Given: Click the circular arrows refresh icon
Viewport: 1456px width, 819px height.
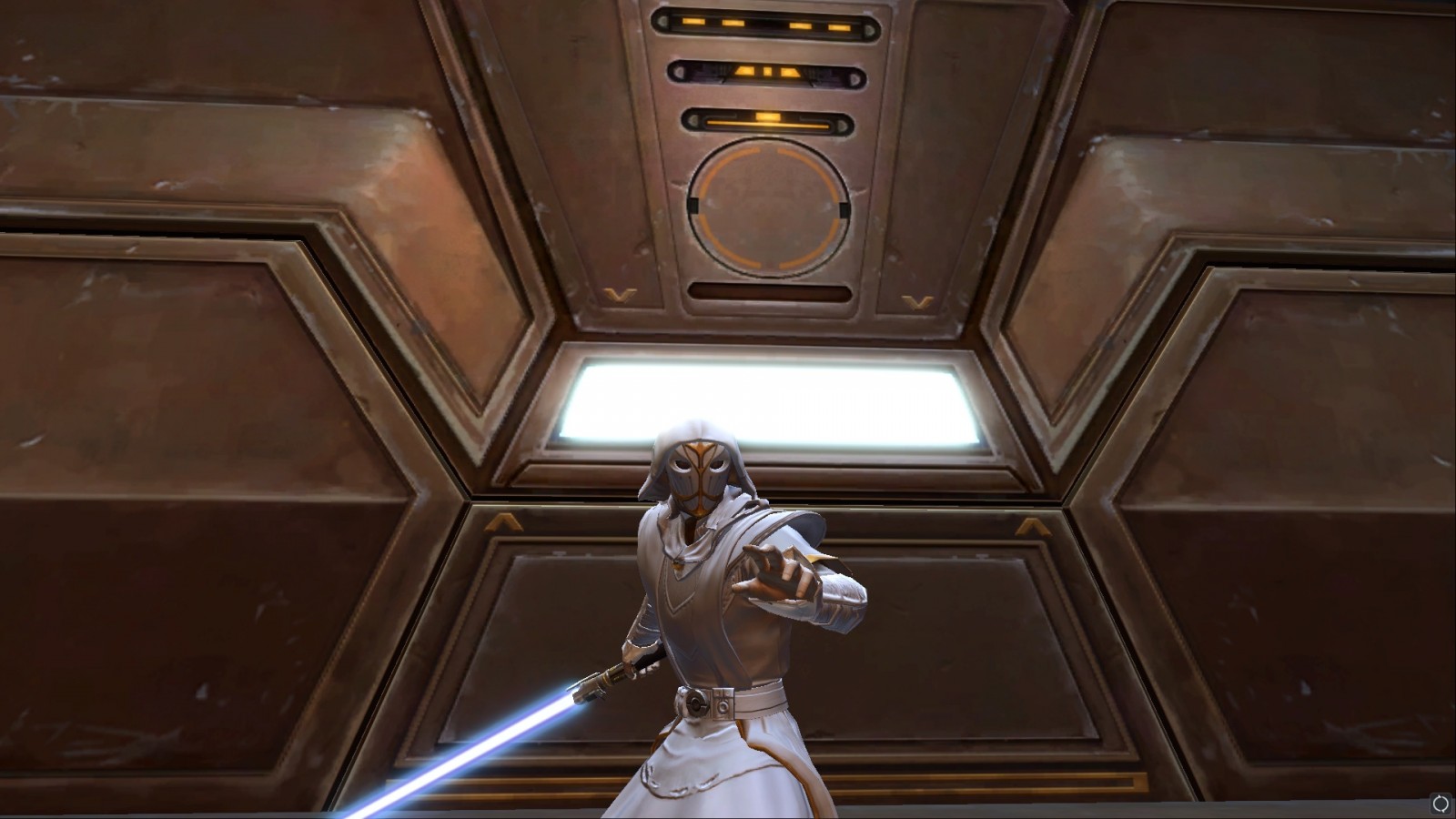Looking at the screenshot, I should [x=1441, y=804].
